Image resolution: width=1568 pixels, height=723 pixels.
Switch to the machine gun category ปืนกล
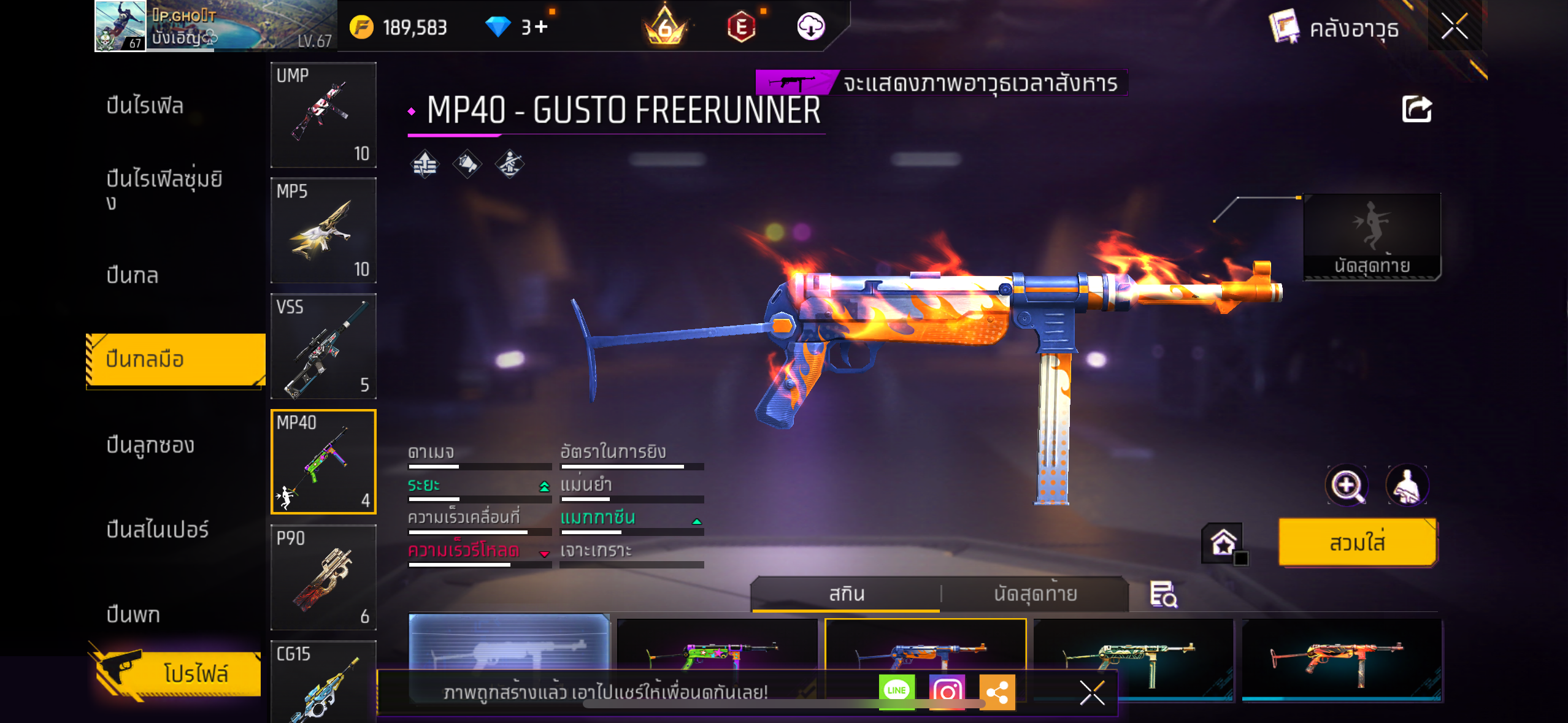click(x=133, y=275)
